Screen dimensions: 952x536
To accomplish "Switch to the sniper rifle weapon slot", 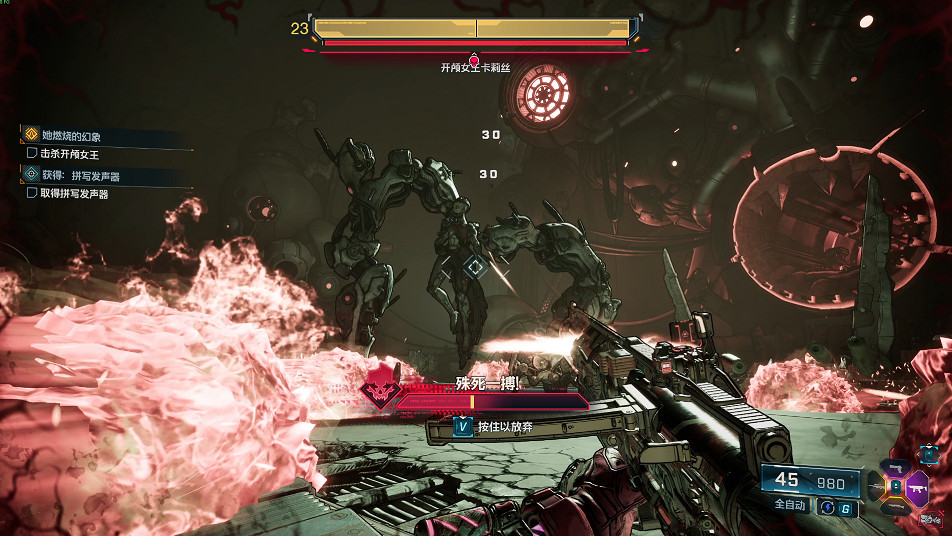I will (x=875, y=487).
